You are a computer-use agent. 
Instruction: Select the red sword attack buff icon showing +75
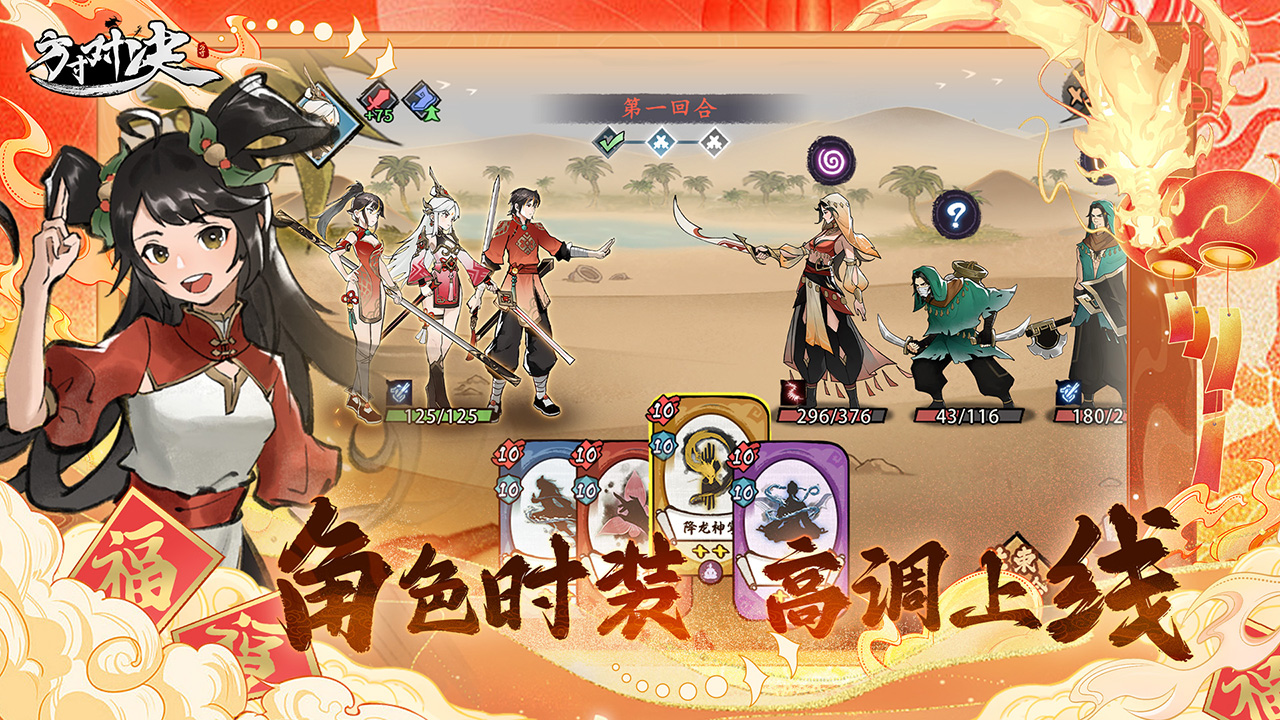click(x=379, y=100)
